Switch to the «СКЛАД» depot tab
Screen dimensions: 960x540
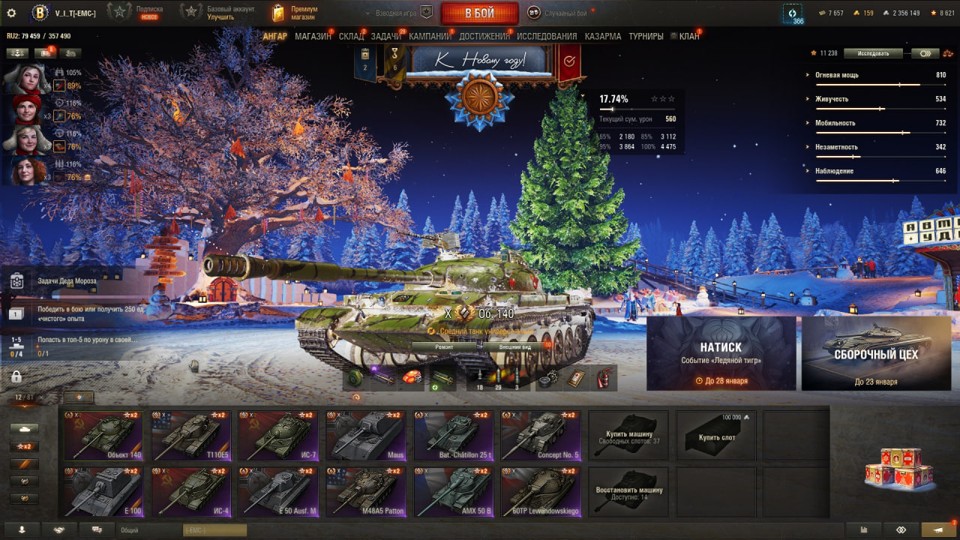tap(352, 37)
